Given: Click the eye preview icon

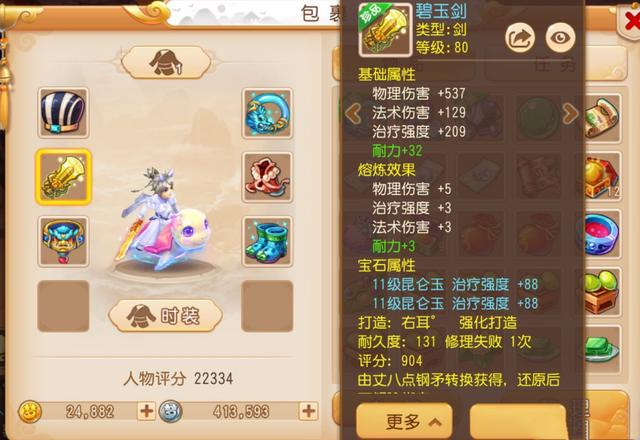Looking at the screenshot, I should [x=560, y=37].
